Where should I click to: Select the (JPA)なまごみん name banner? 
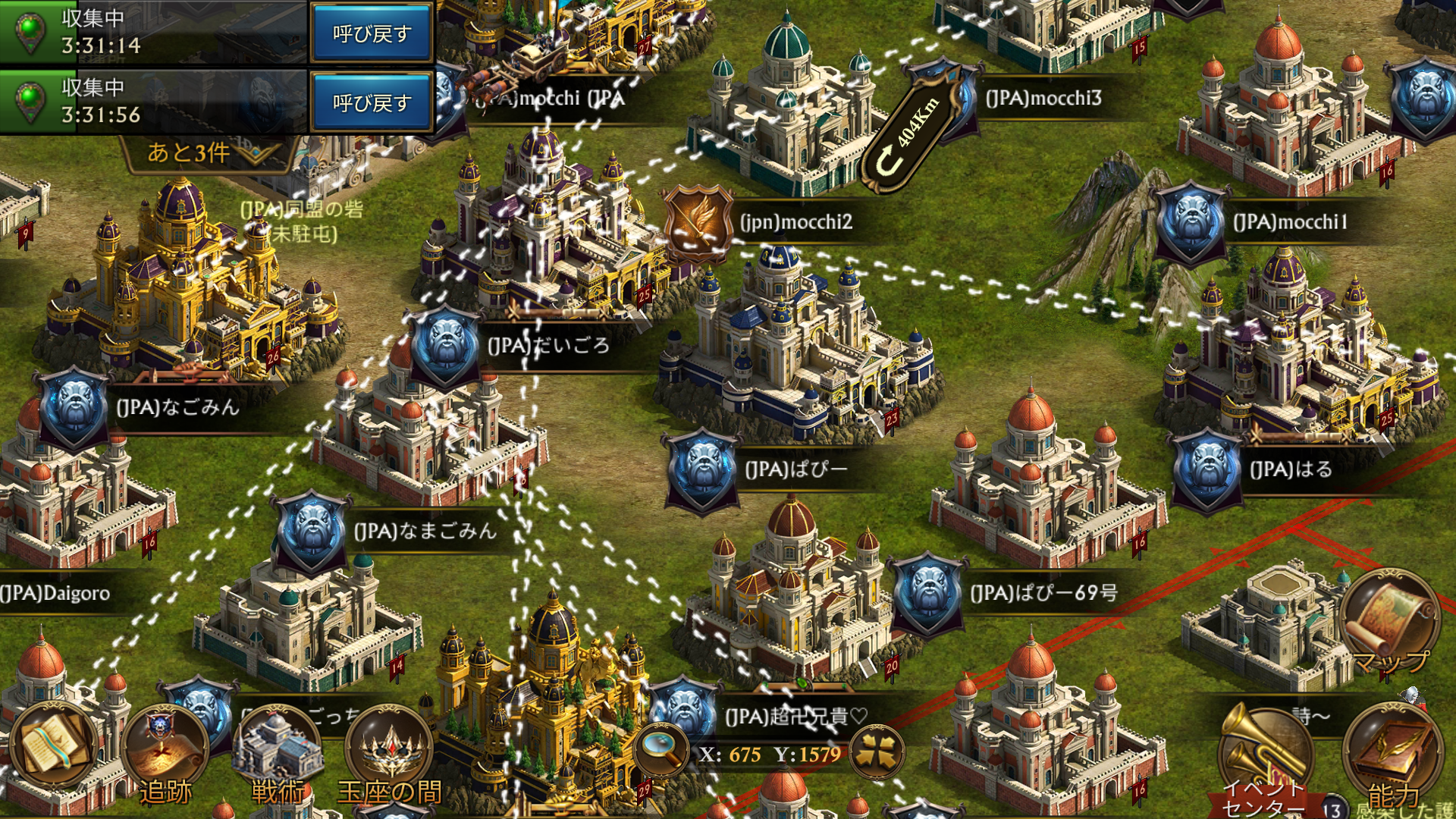pyautogui.click(x=425, y=531)
